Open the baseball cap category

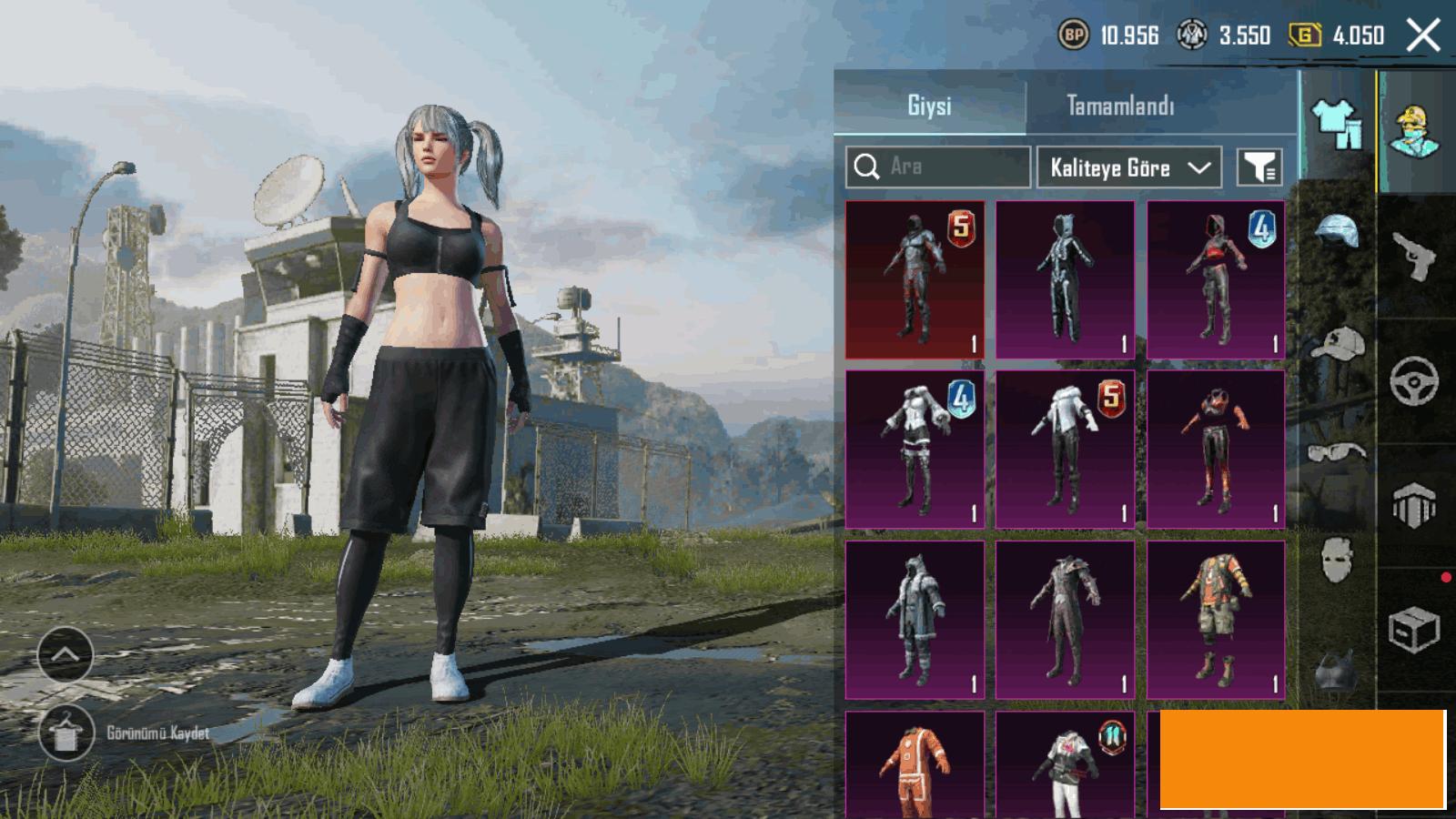1336,344
